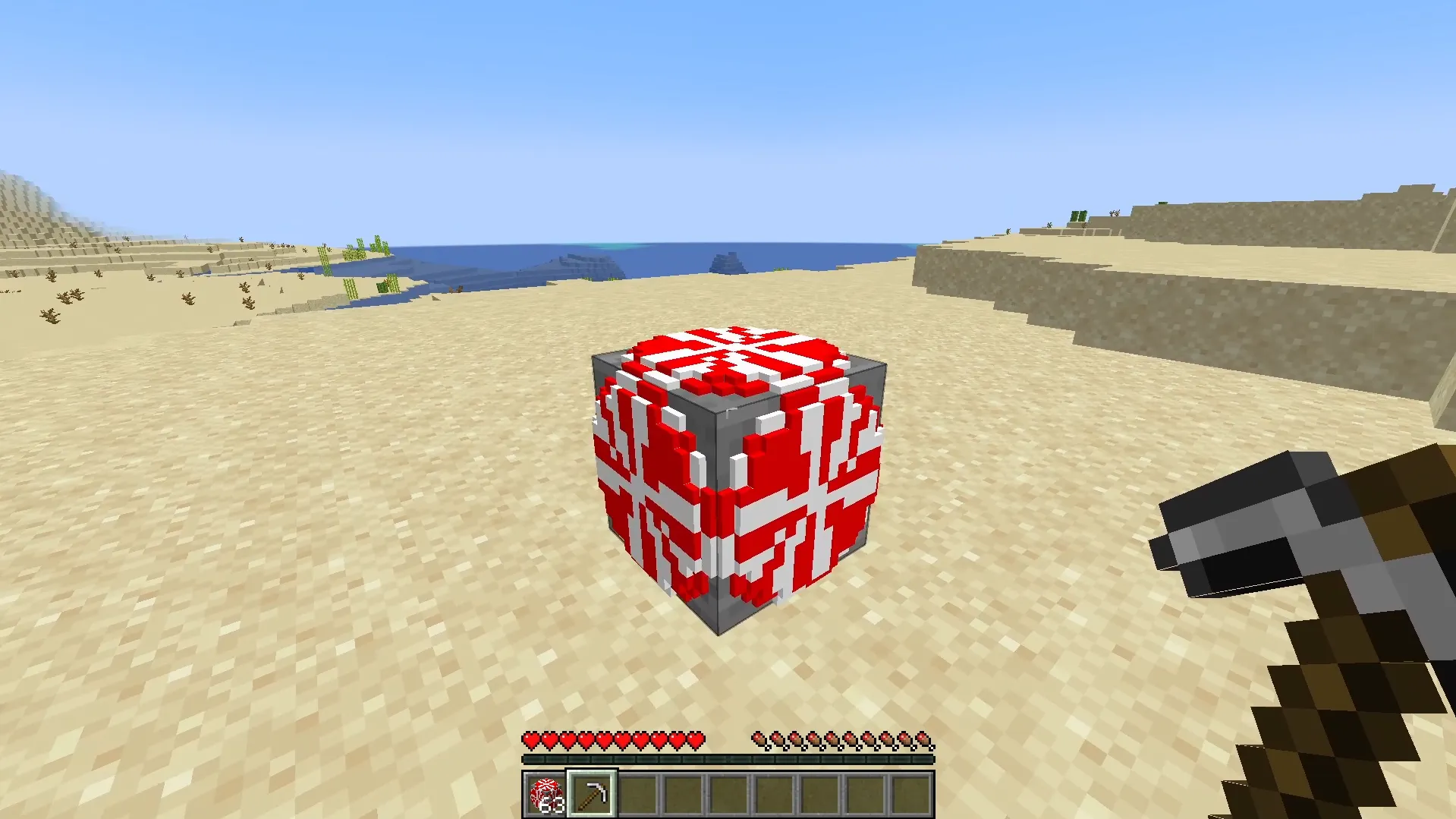1456x819 pixels.
Task: Click the crosshair at screen center
Action: click(728, 409)
